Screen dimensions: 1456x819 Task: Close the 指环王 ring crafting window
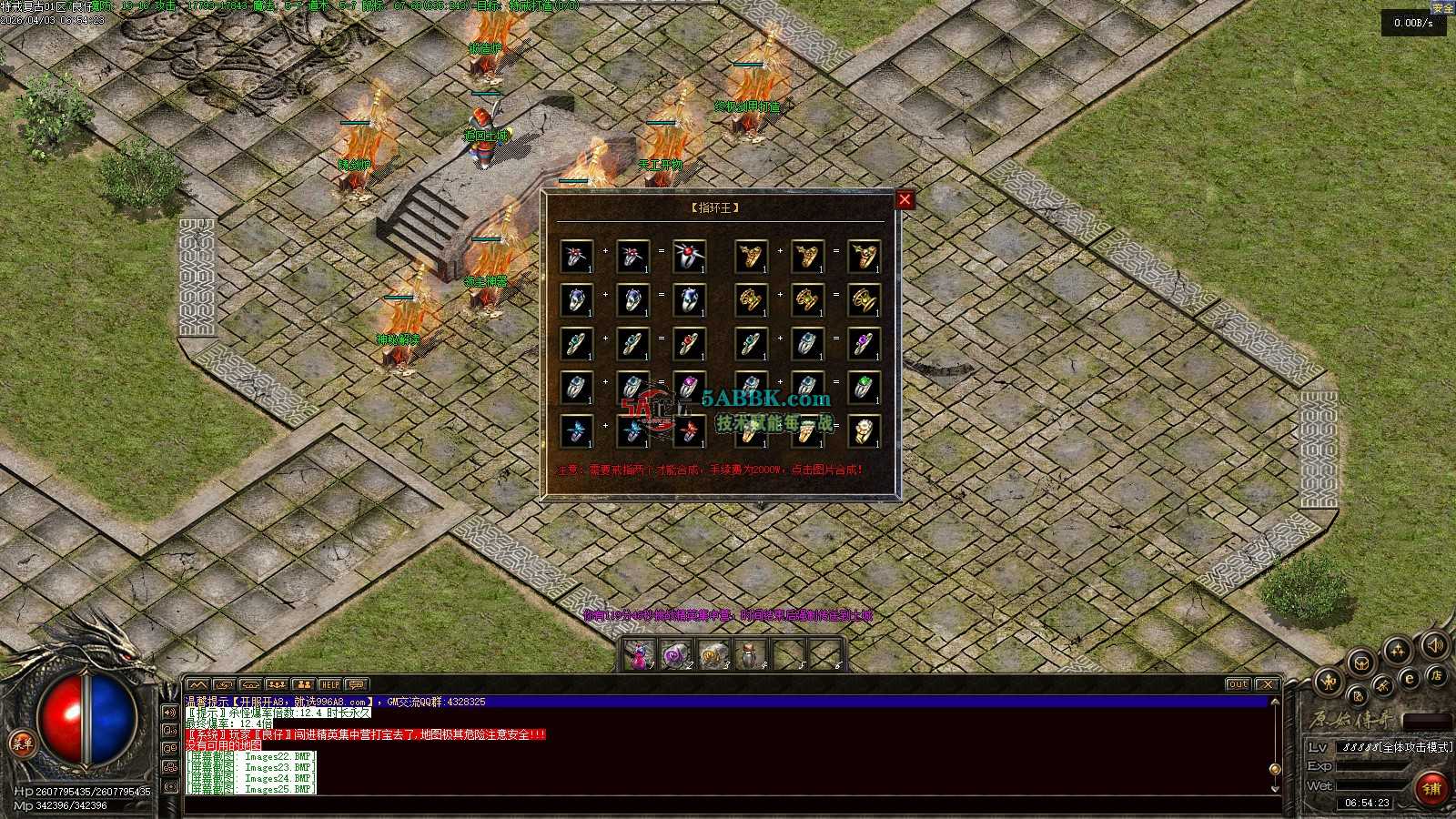coord(905,199)
